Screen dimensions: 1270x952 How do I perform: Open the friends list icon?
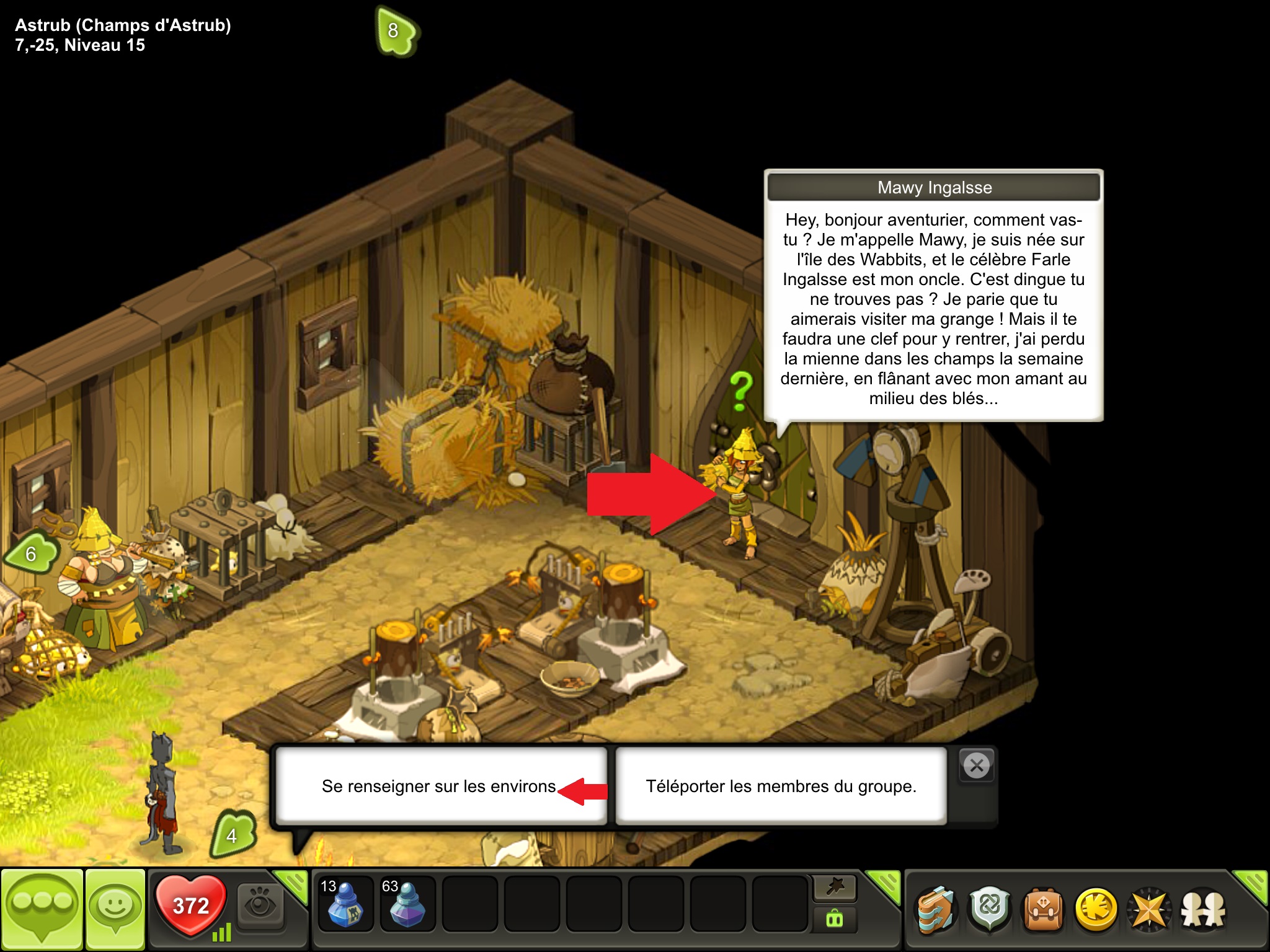point(1203,910)
